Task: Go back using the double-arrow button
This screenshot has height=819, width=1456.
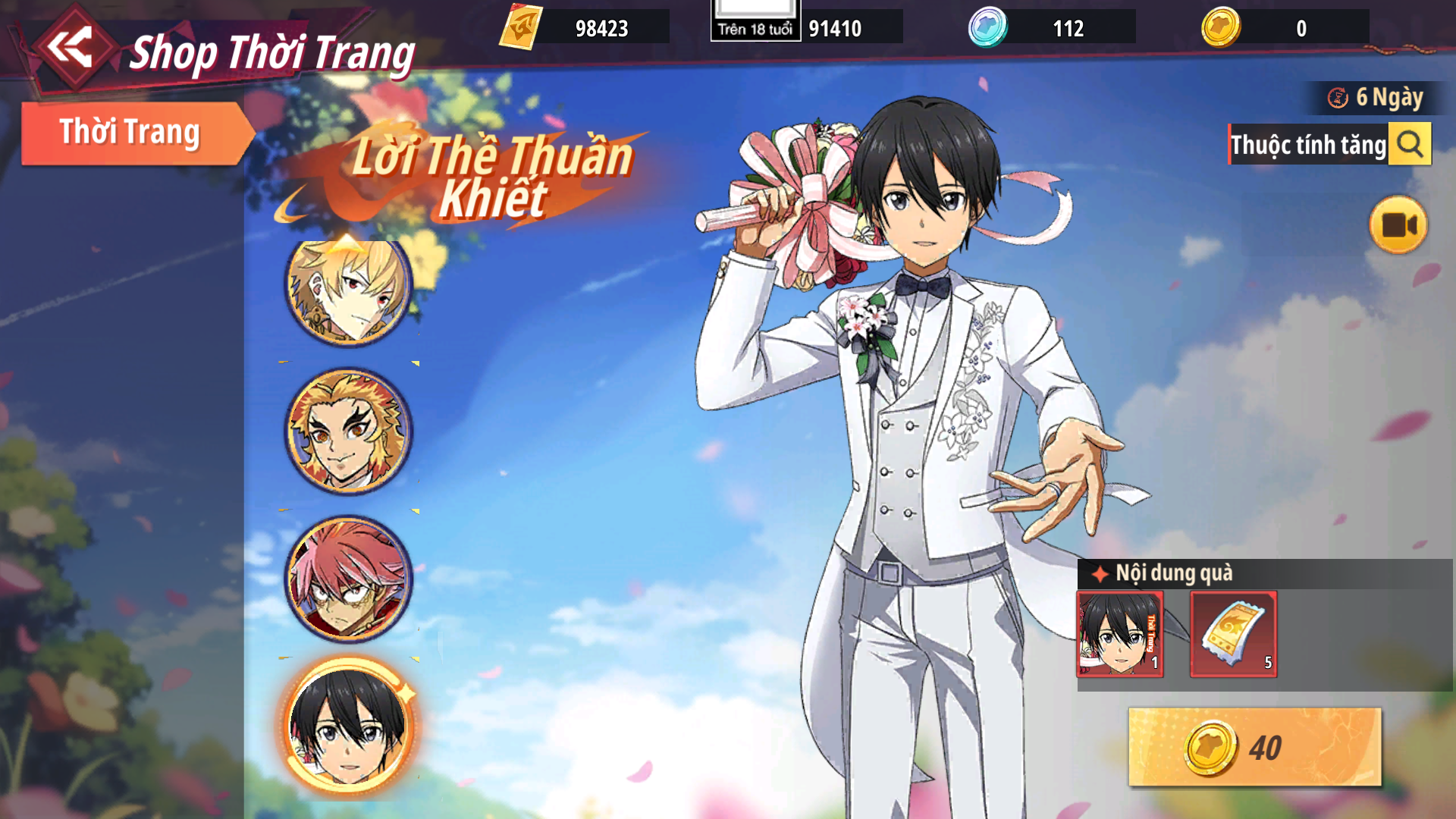Action: click(x=71, y=48)
